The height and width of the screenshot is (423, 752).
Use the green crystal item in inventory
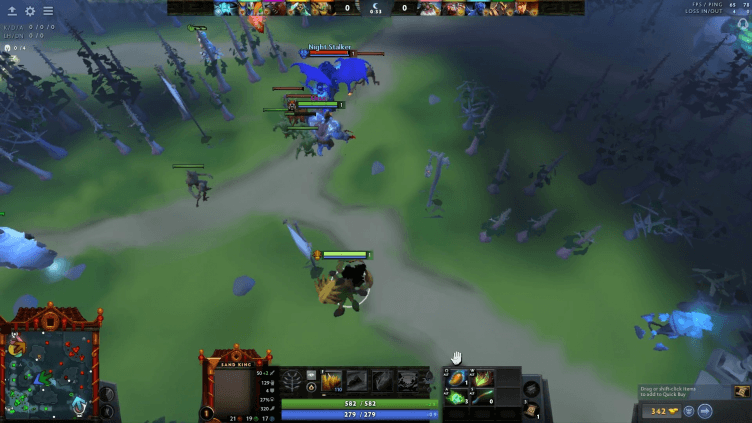pyautogui.click(x=459, y=397)
